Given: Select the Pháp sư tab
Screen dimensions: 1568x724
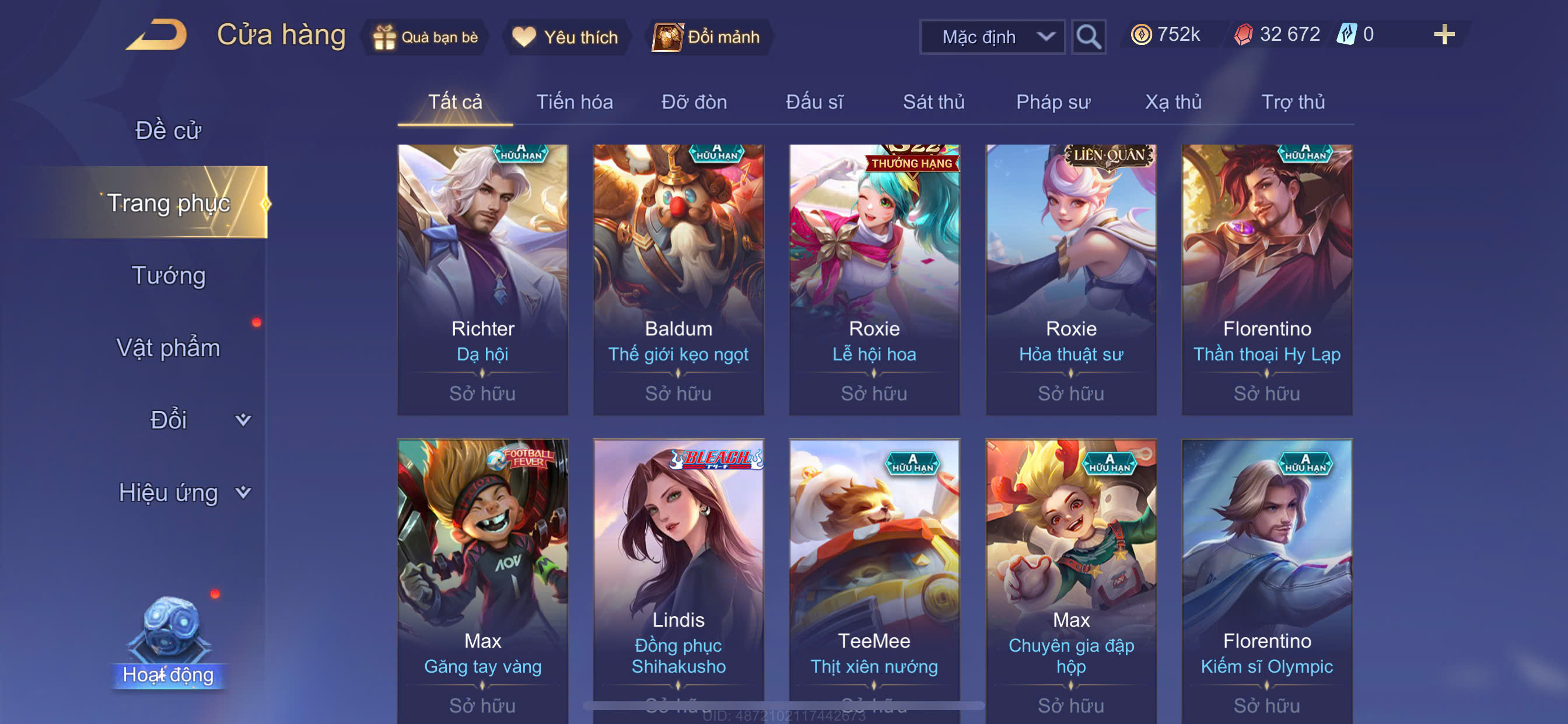Looking at the screenshot, I should pos(1052,101).
